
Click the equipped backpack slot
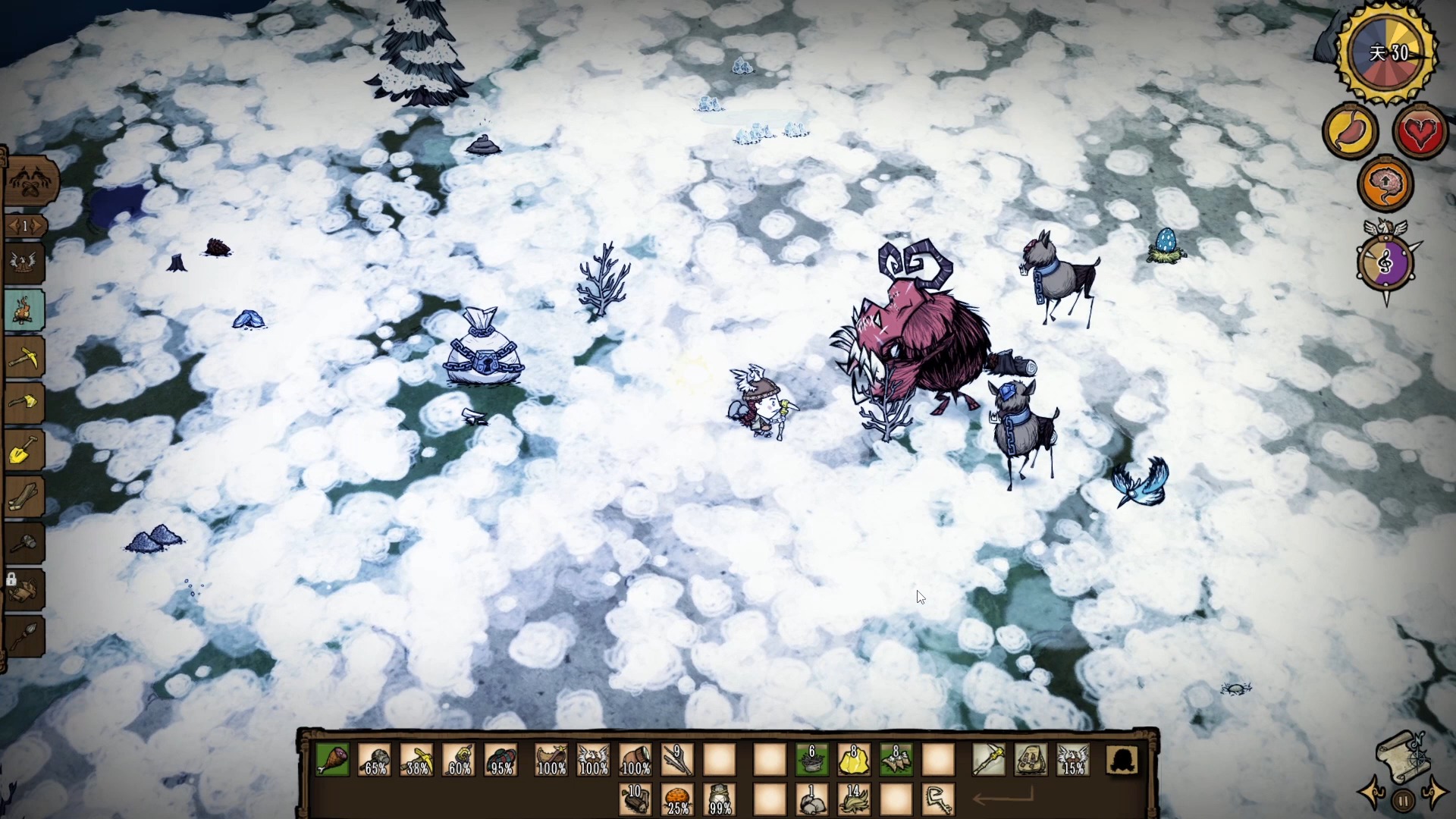(x=1031, y=760)
